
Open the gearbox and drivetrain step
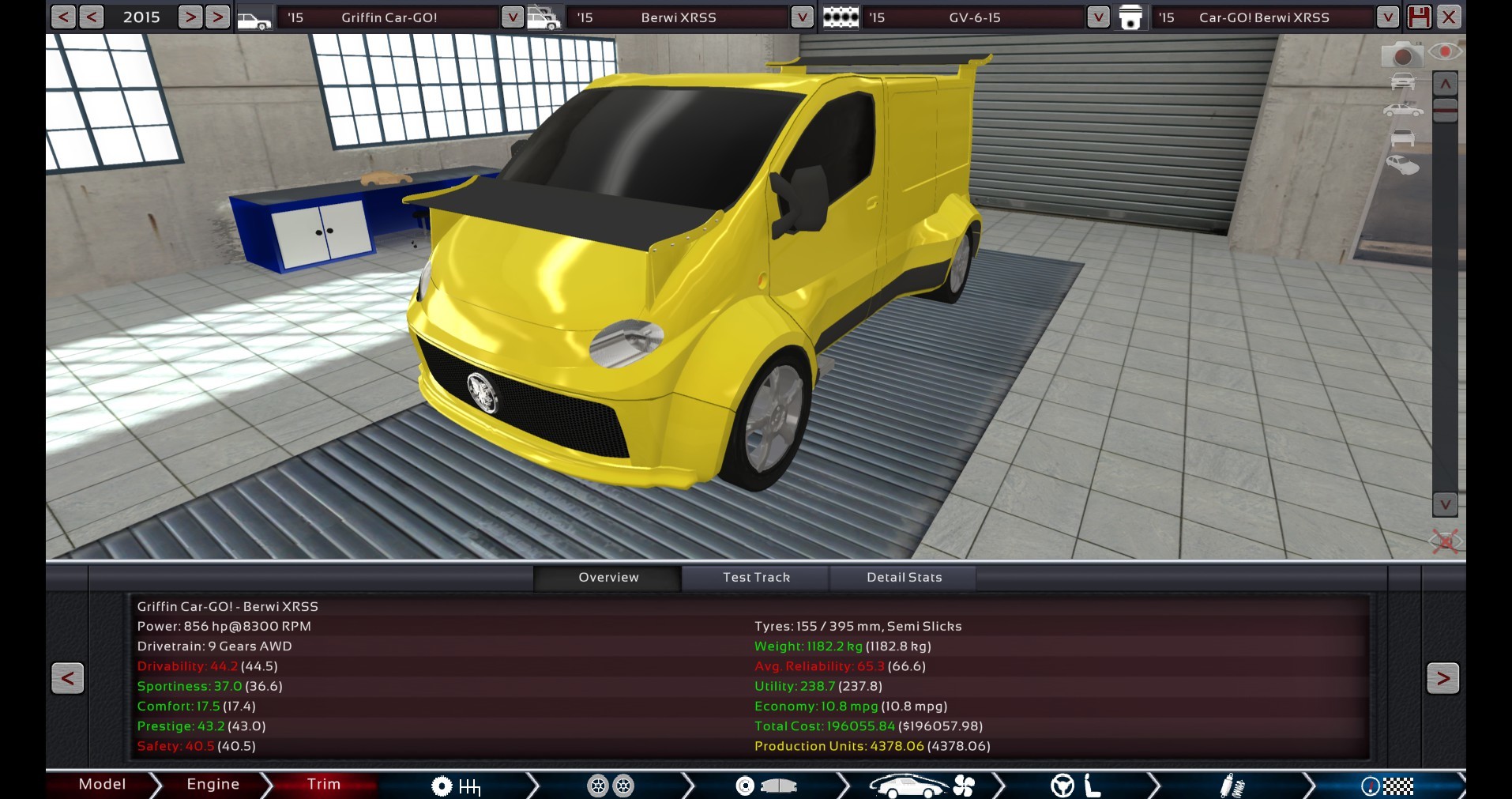pos(456,786)
